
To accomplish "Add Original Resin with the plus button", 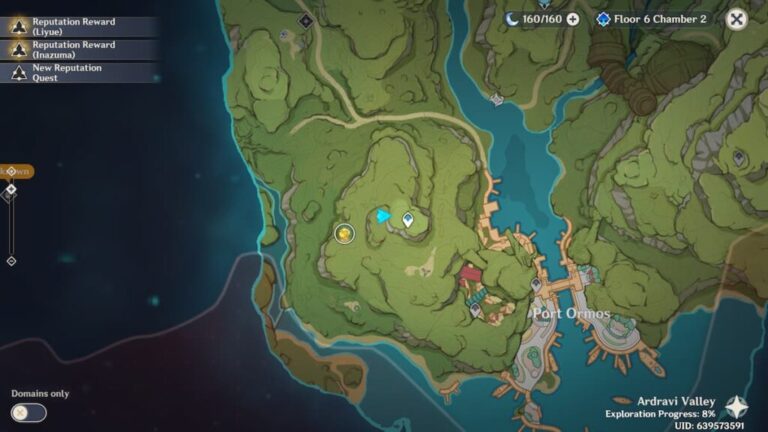I will click(573, 19).
